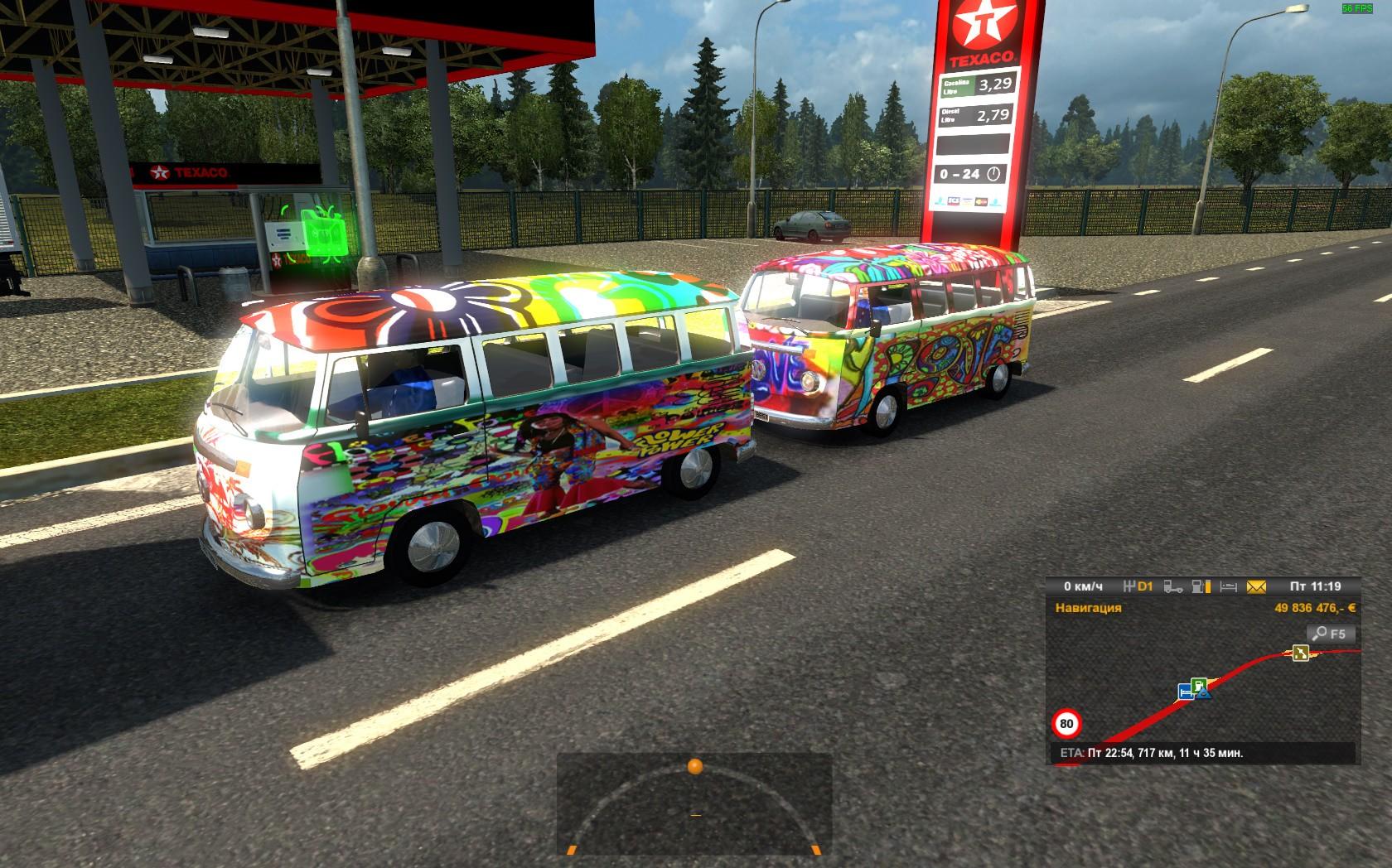The image size is (1392, 868).
Task: Open the Навигация route advisor map
Action: [1088, 608]
